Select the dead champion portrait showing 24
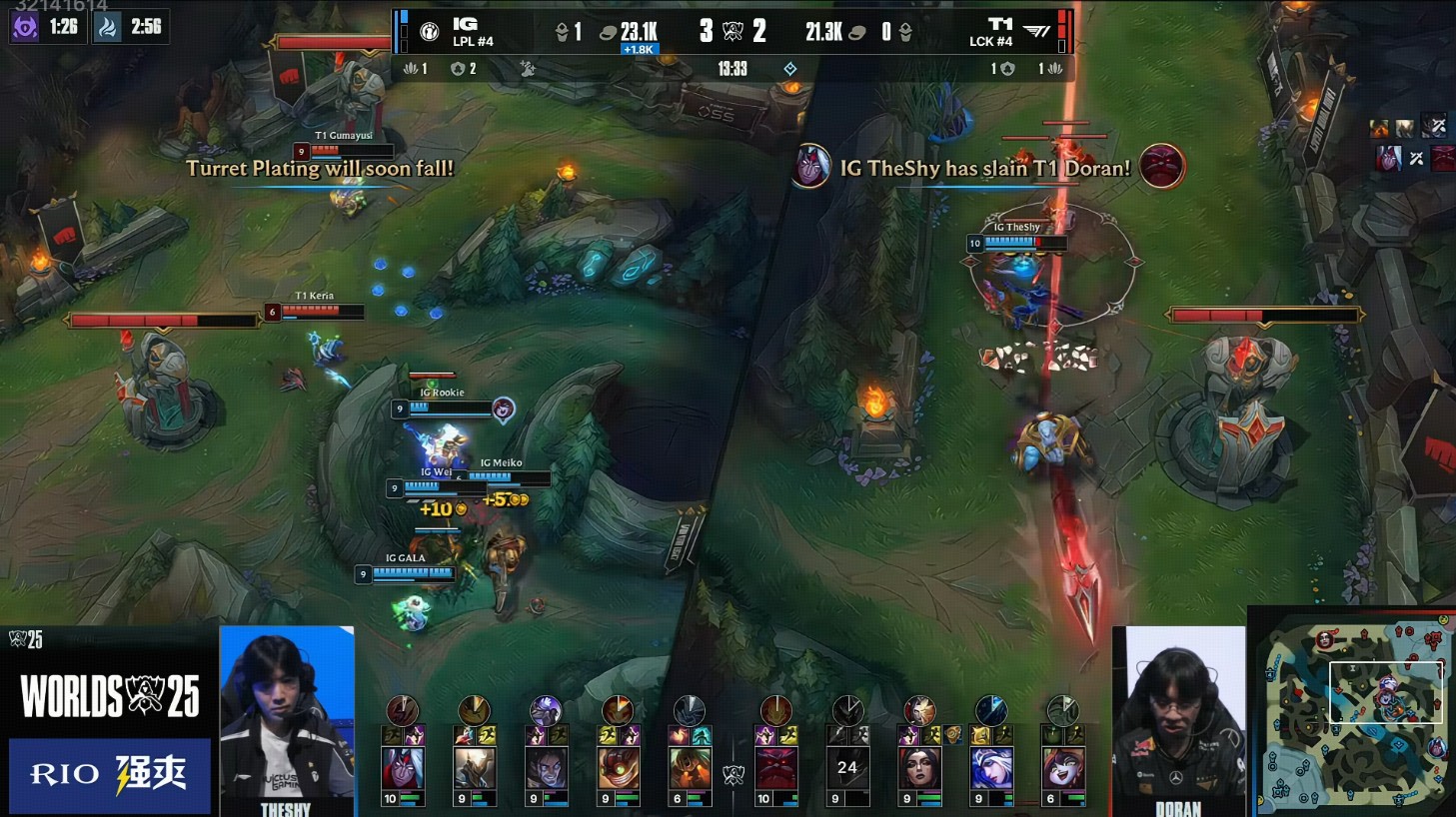Screen dimensions: 1456x817 coord(847,767)
